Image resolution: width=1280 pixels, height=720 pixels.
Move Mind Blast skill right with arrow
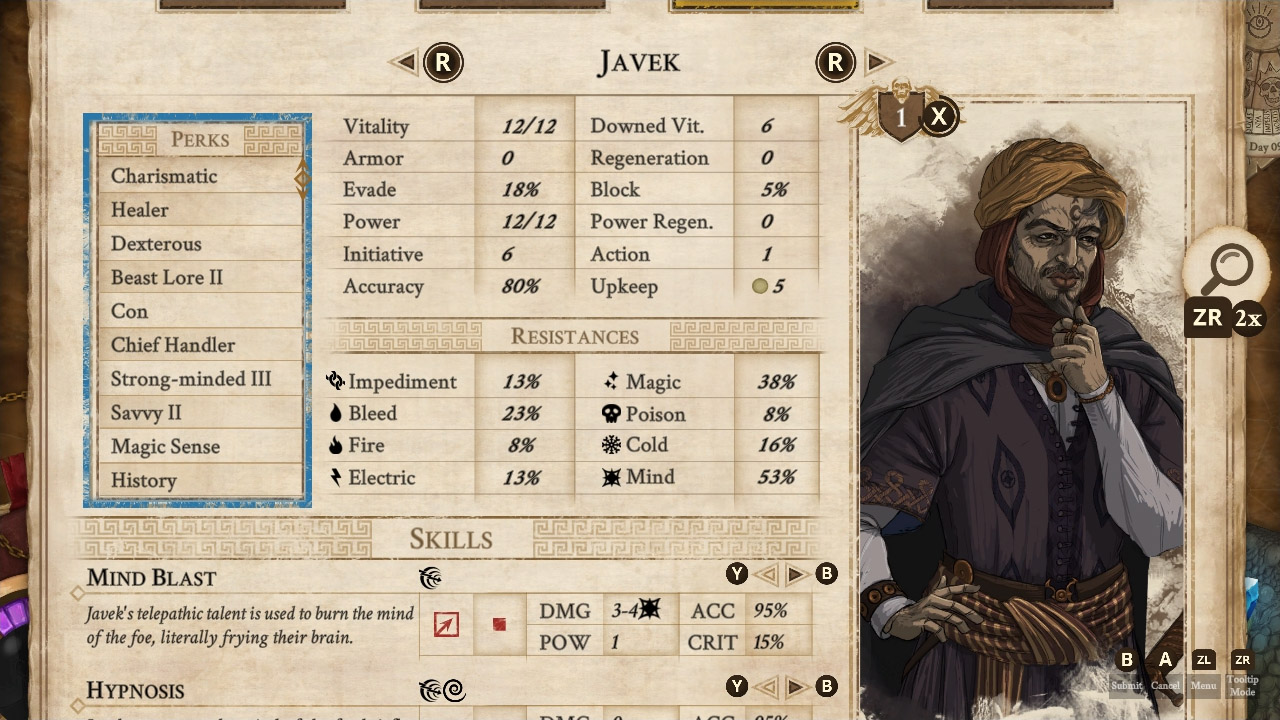796,574
